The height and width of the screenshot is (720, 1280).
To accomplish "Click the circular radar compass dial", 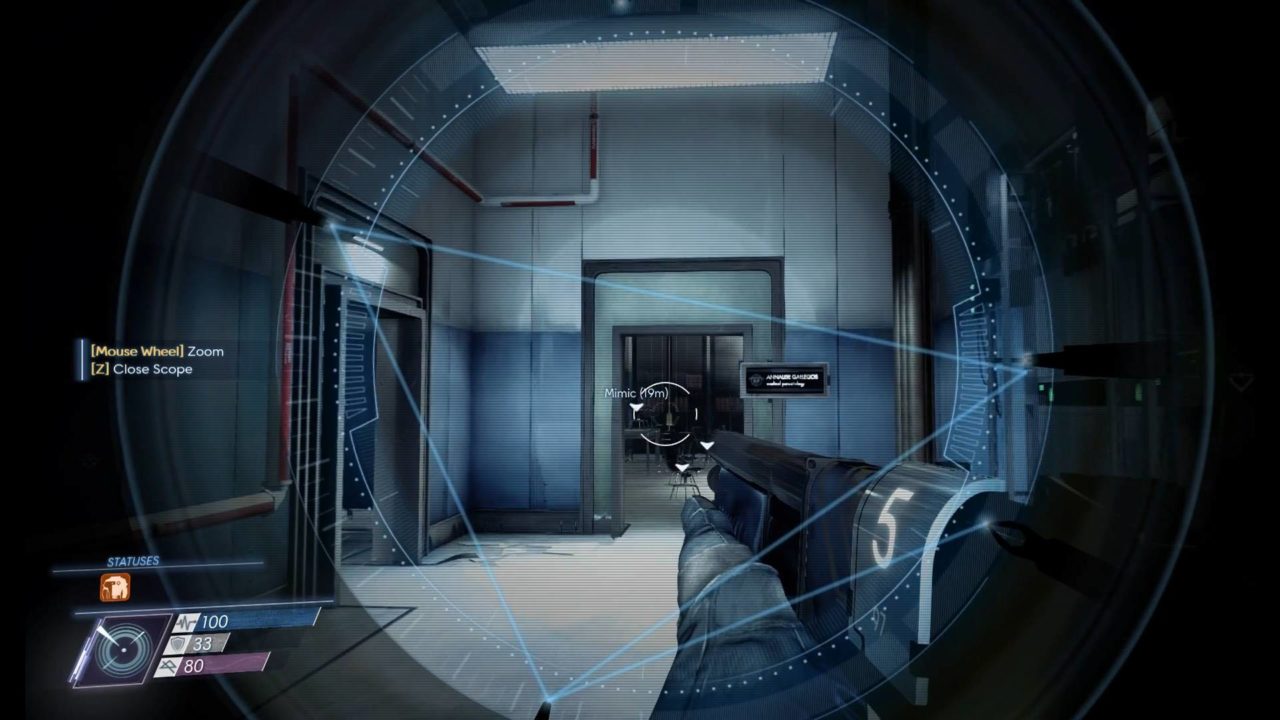I will pyautogui.click(x=123, y=648).
